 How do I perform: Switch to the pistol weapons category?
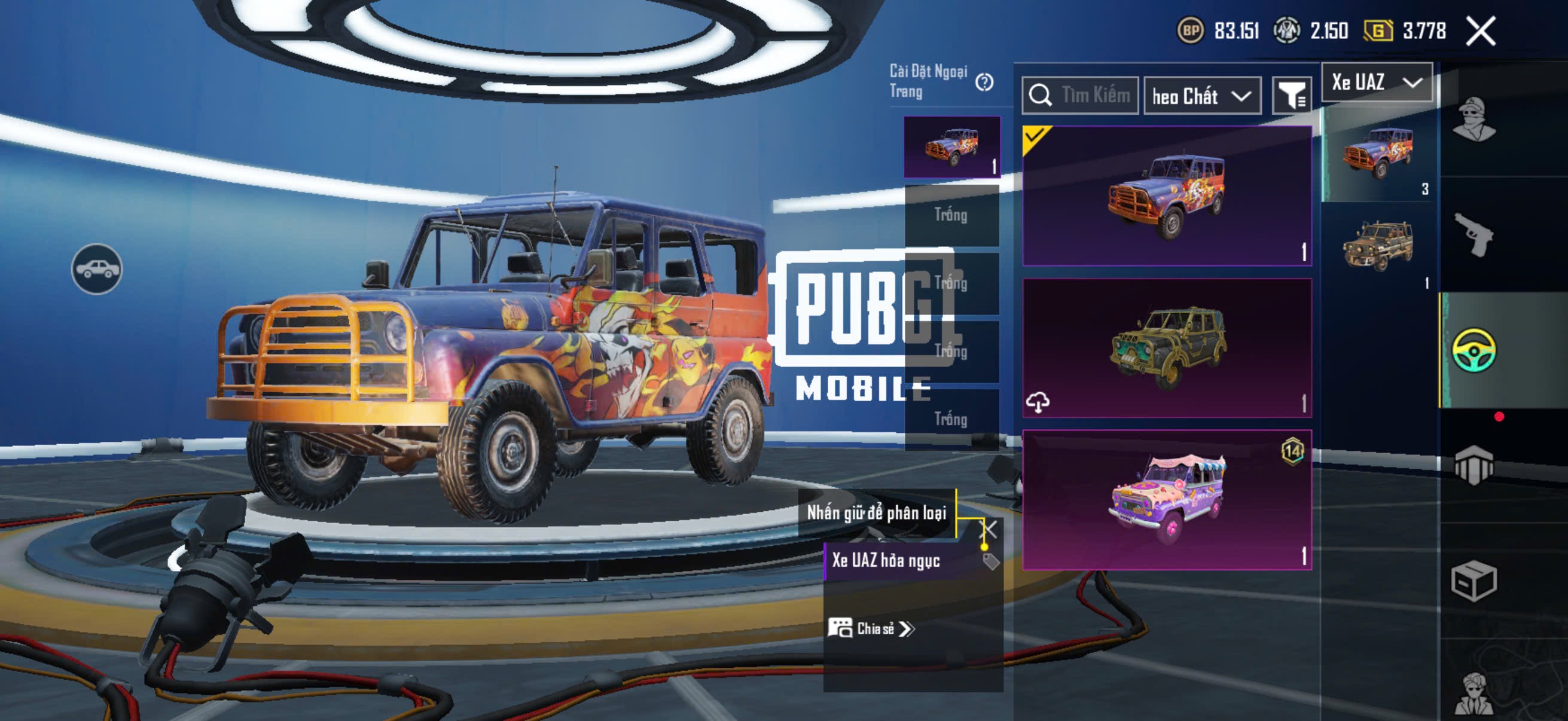tap(1474, 234)
